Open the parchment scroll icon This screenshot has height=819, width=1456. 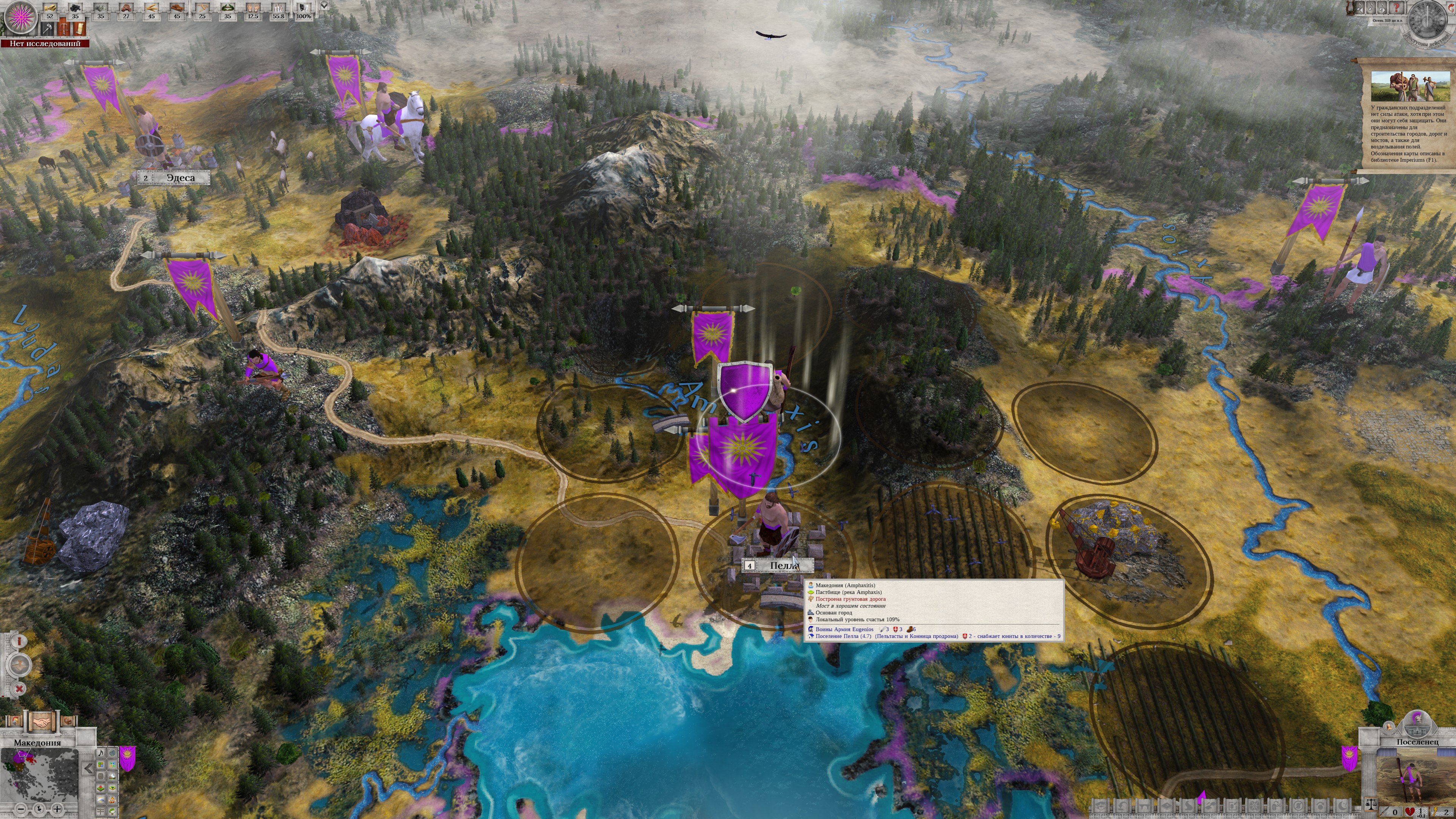point(79,28)
